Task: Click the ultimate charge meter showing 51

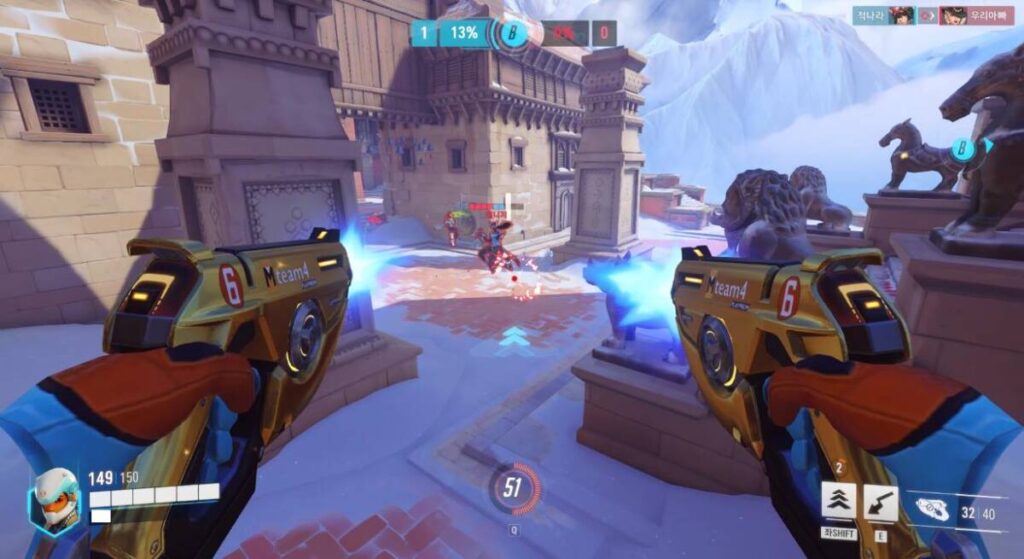Action: [514, 488]
